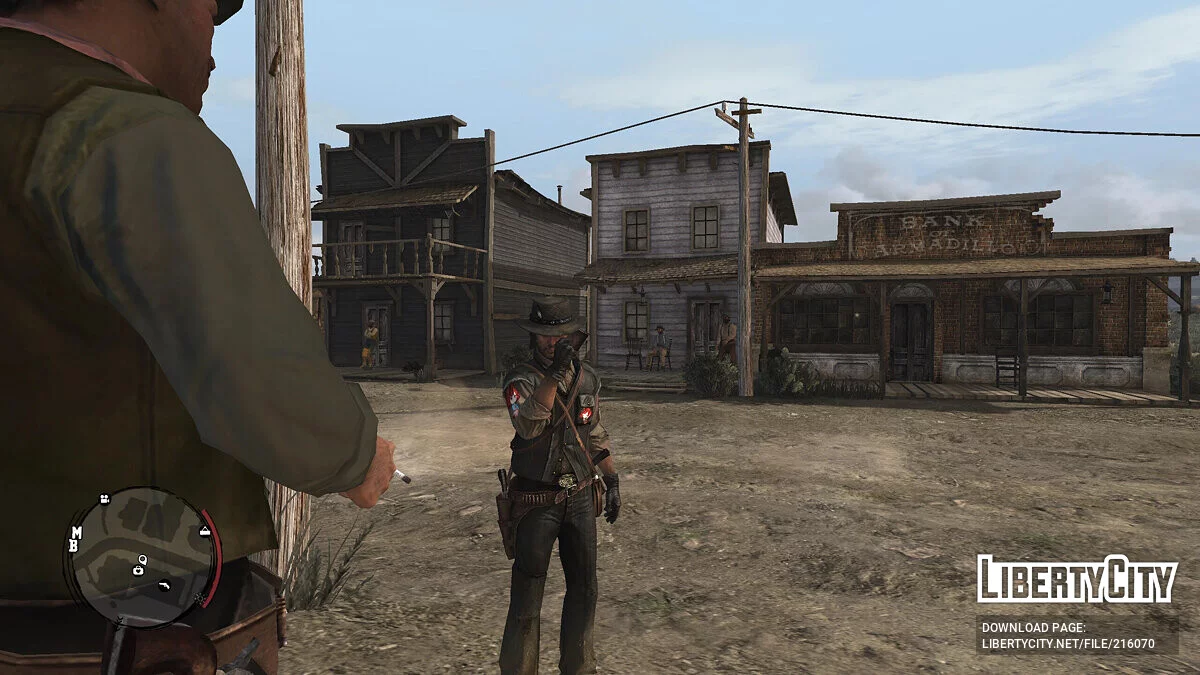This screenshot has height=675, width=1200.
Task: Click the 'M' mission marker on minimap
Action: 75,533
